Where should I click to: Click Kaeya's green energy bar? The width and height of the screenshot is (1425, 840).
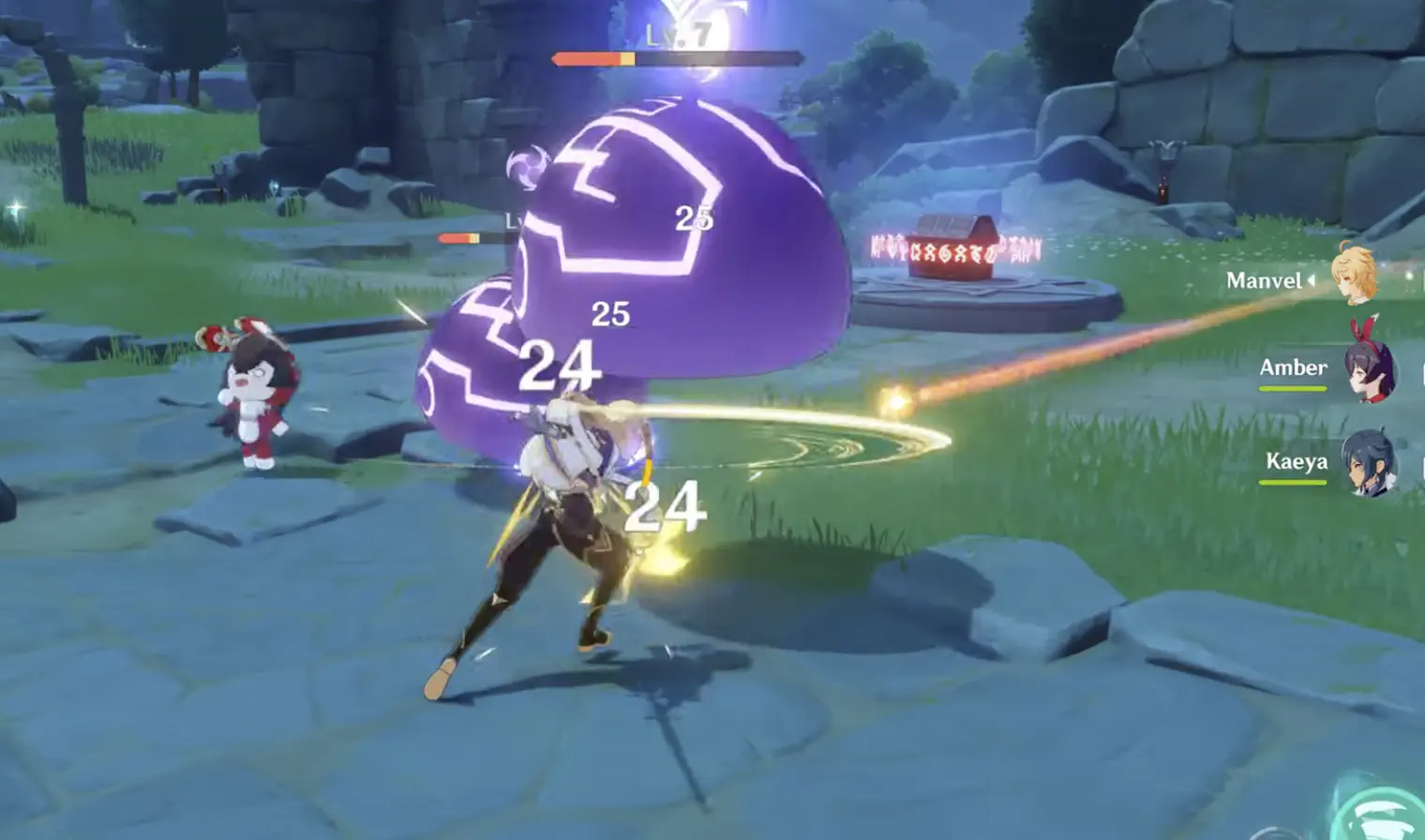tap(1292, 483)
